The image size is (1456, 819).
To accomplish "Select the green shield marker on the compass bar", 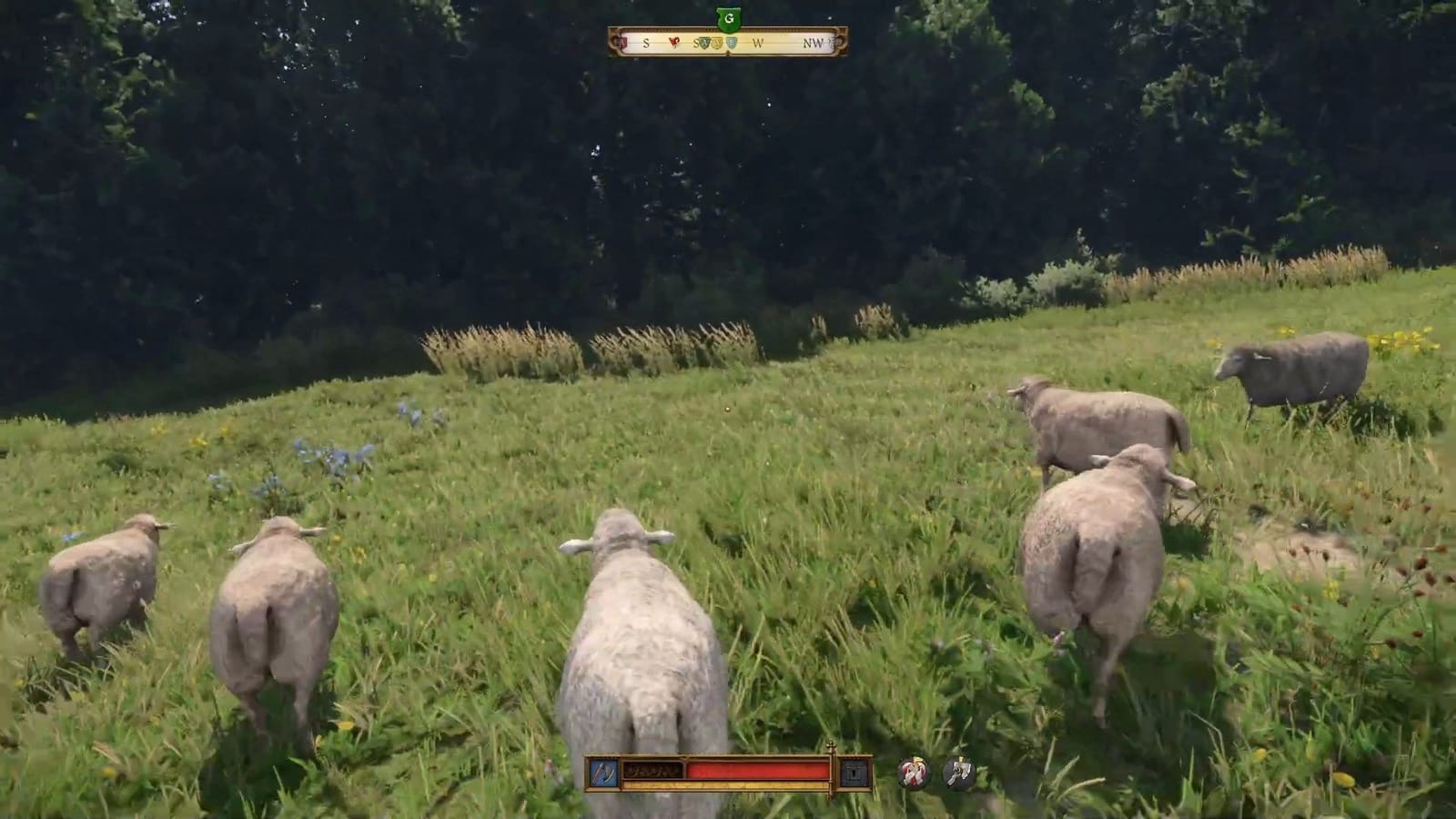I will click(703, 42).
